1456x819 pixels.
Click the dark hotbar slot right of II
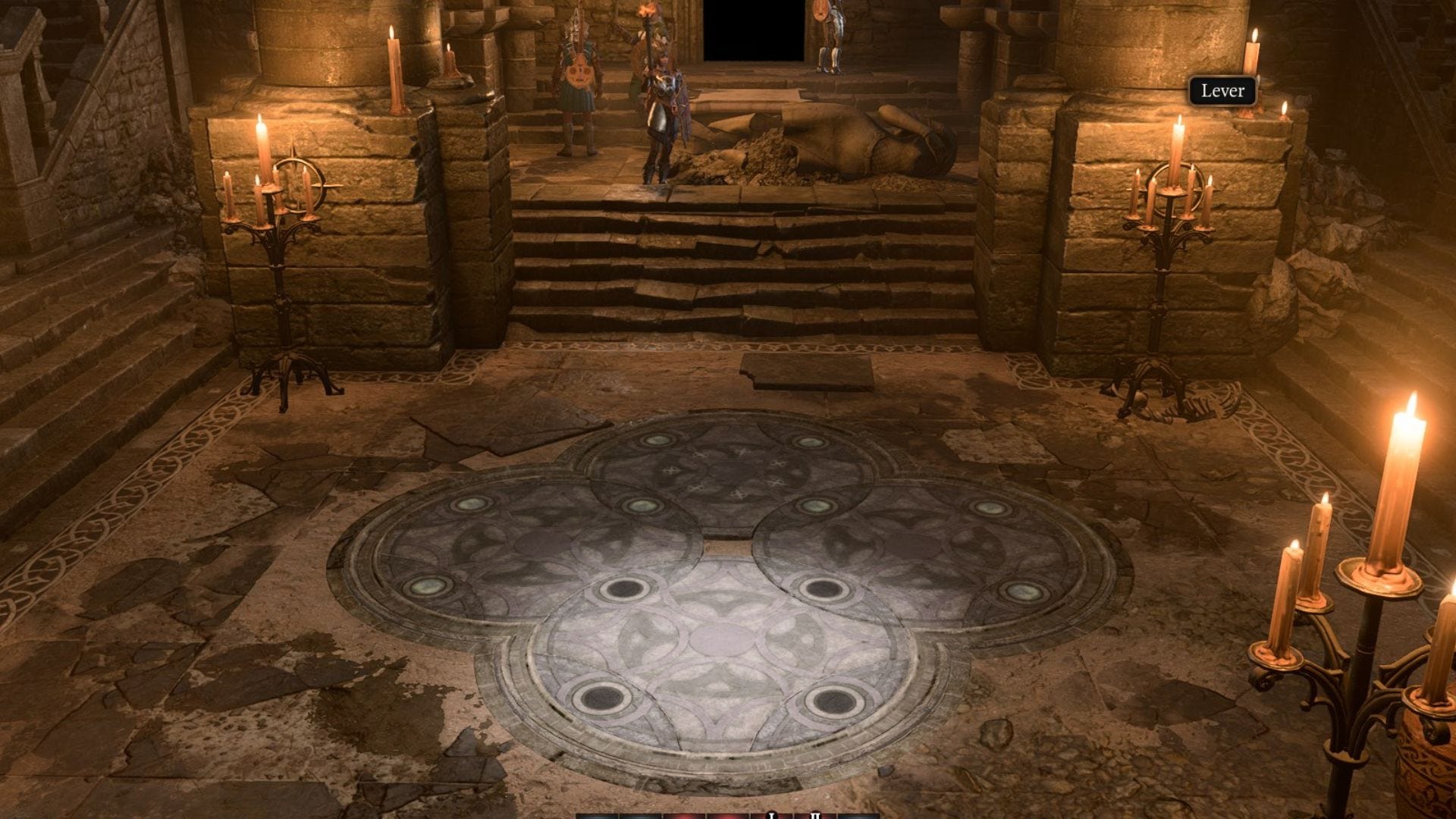857,814
